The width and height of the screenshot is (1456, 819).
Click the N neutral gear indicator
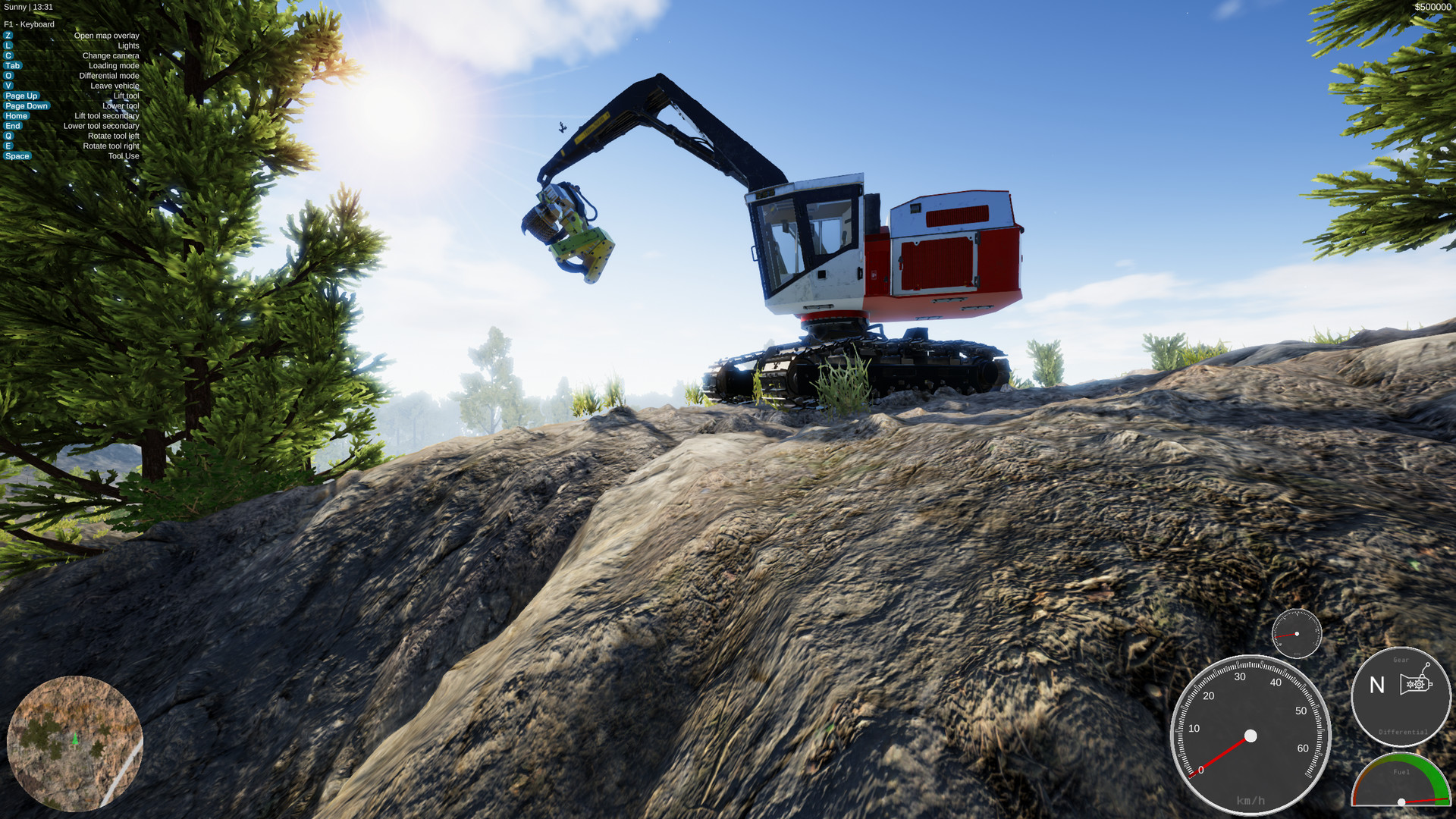click(x=1377, y=685)
